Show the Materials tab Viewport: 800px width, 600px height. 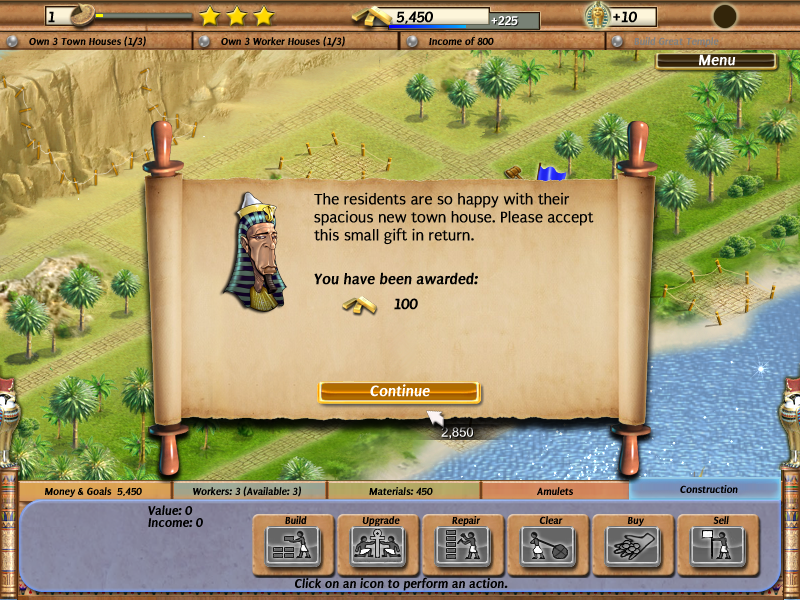point(403,491)
